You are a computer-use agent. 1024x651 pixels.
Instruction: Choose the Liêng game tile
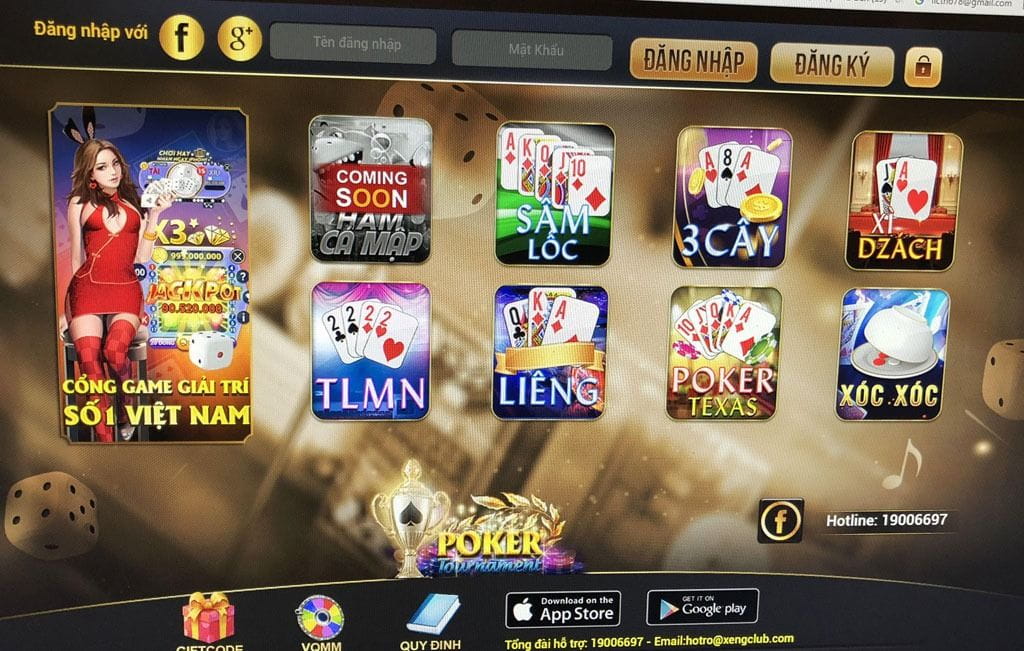(550, 352)
